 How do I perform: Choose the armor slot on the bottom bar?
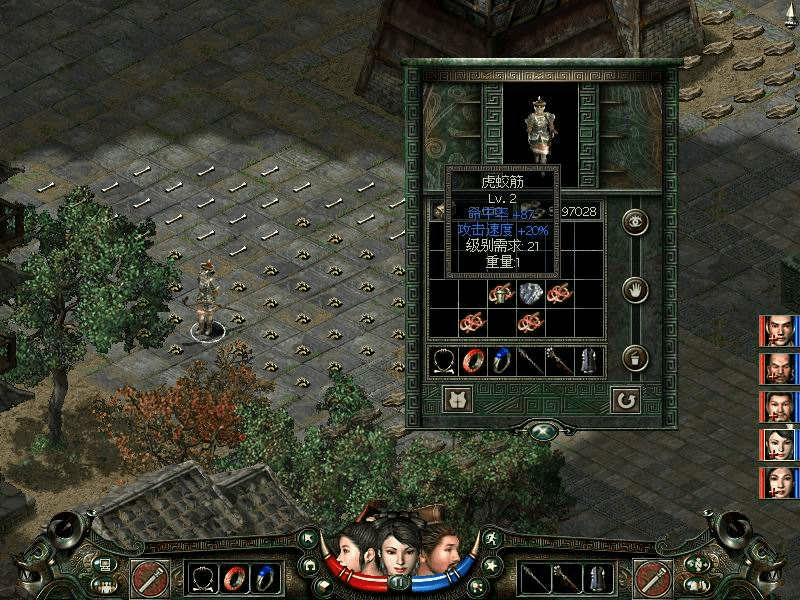point(596,577)
